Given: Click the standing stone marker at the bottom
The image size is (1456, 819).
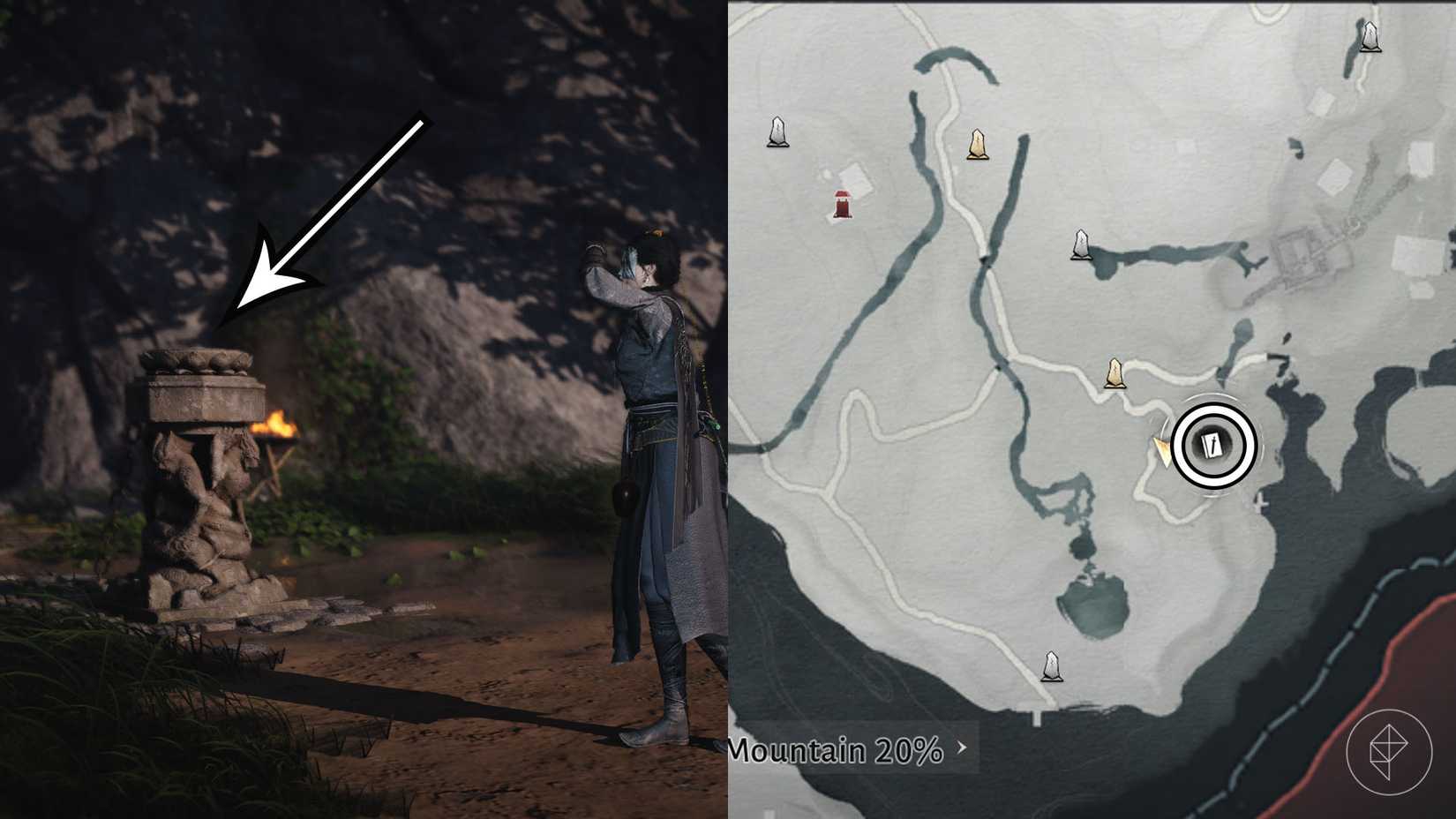Looking at the screenshot, I should pos(1051,665).
